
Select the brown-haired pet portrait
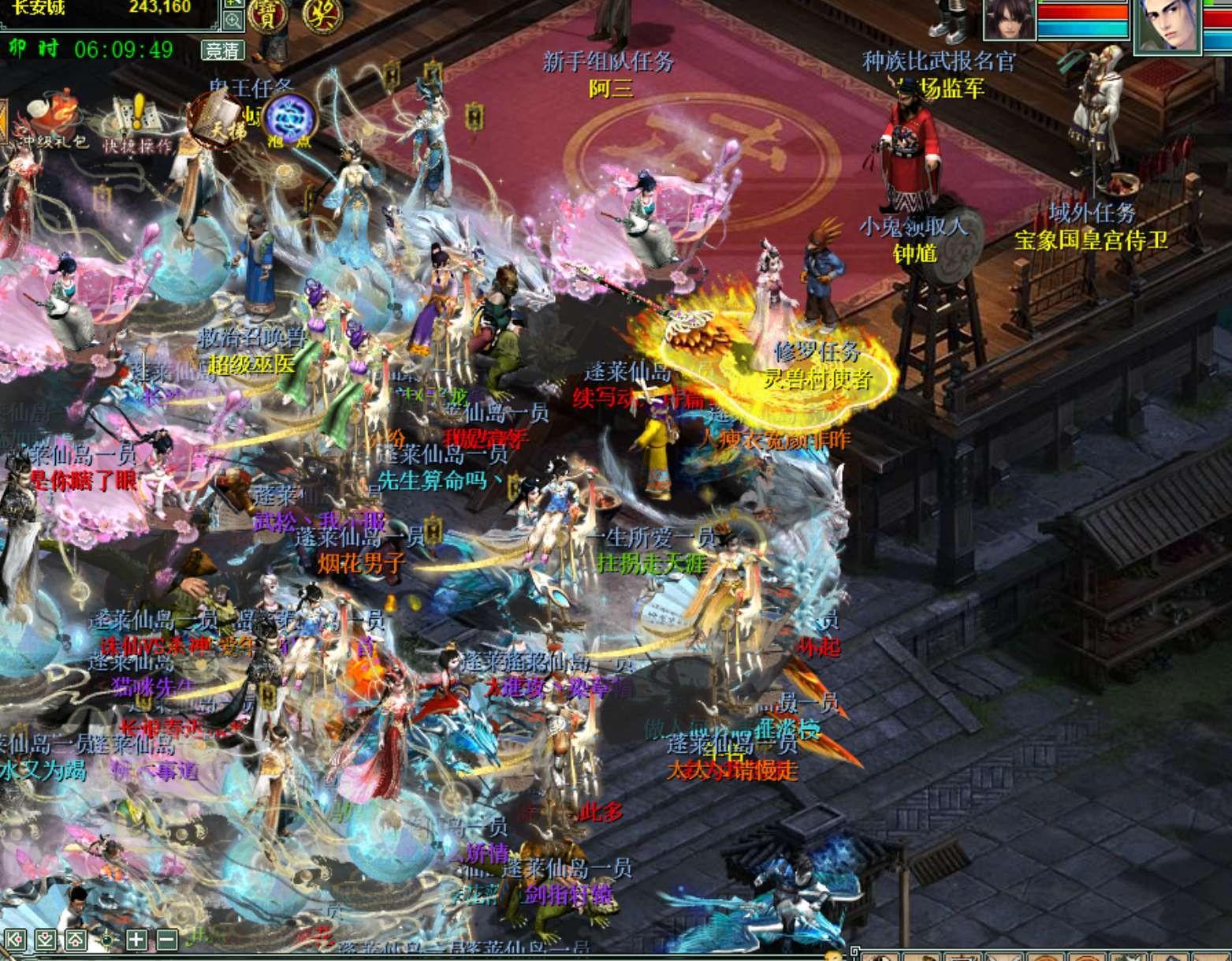[1010, 19]
